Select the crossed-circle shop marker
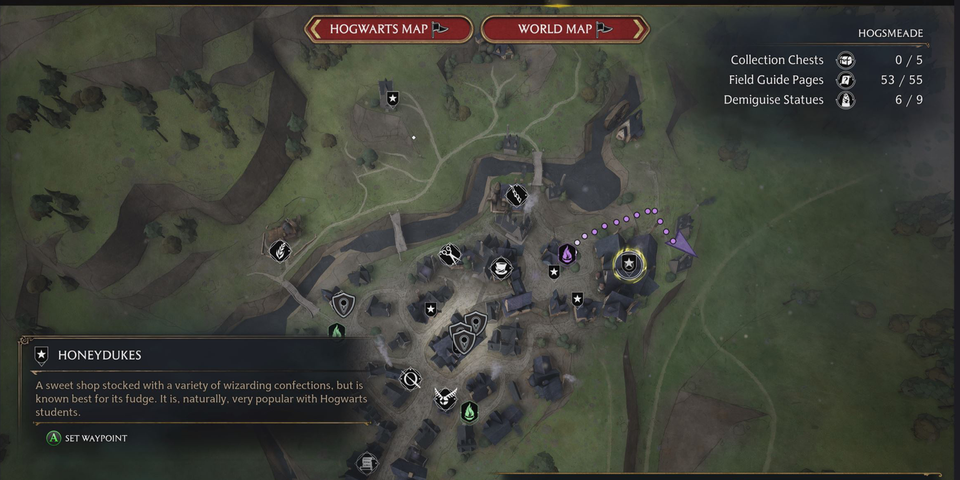960x480 pixels. tap(410, 379)
